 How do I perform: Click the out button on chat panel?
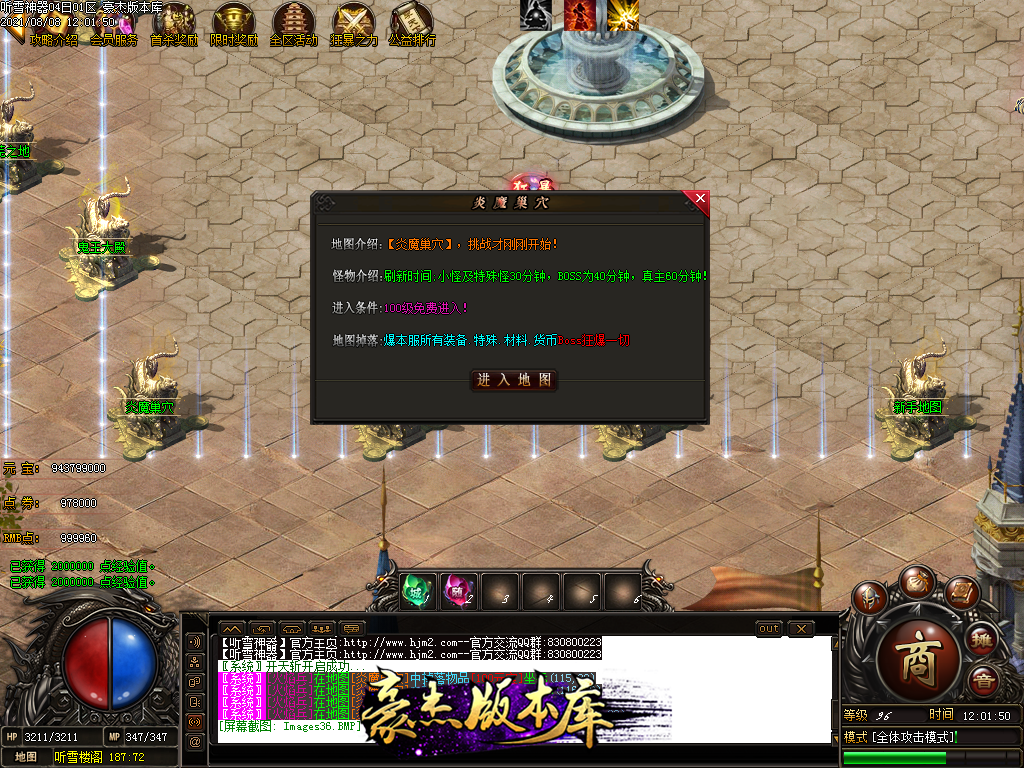pyautogui.click(x=769, y=628)
